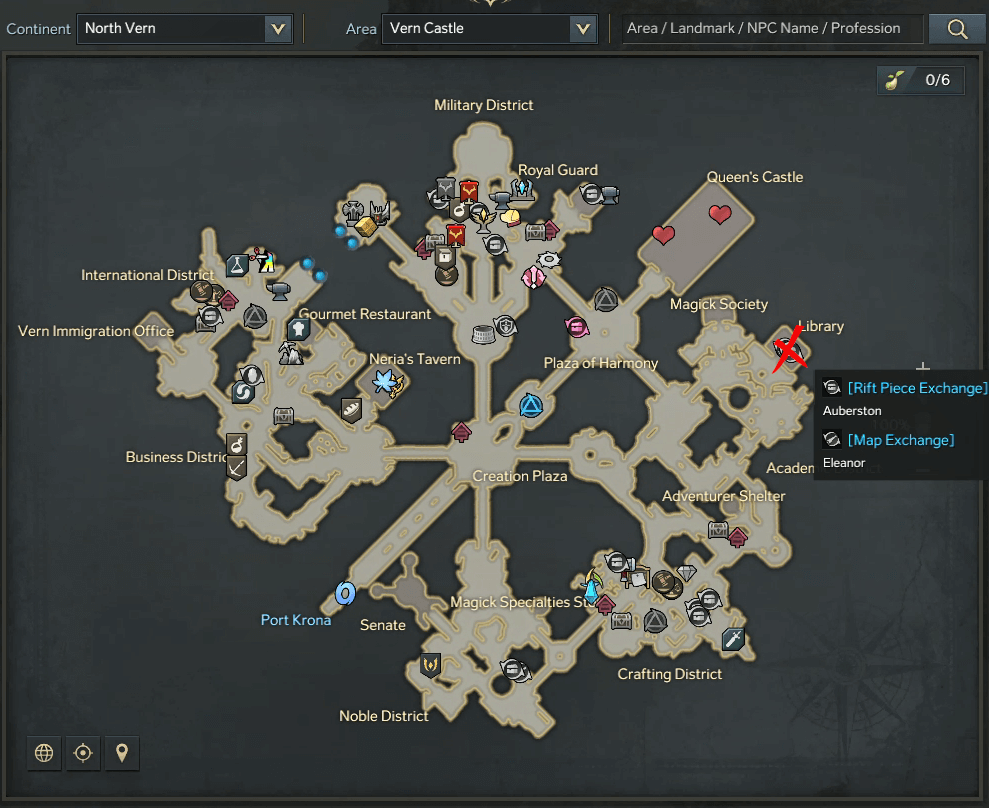This screenshot has width=989, height=808.
Task: Click the chef hat Gourmet Restaurant icon
Action: coord(298,329)
